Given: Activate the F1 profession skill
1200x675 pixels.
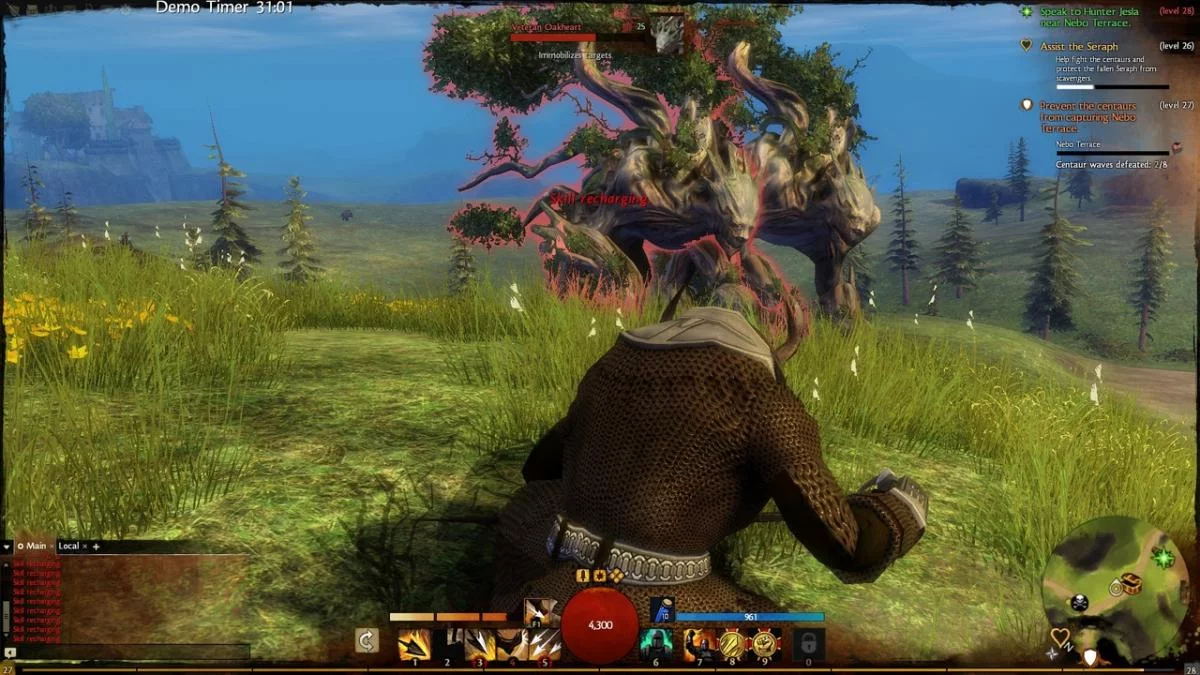Looking at the screenshot, I should tap(541, 611).
